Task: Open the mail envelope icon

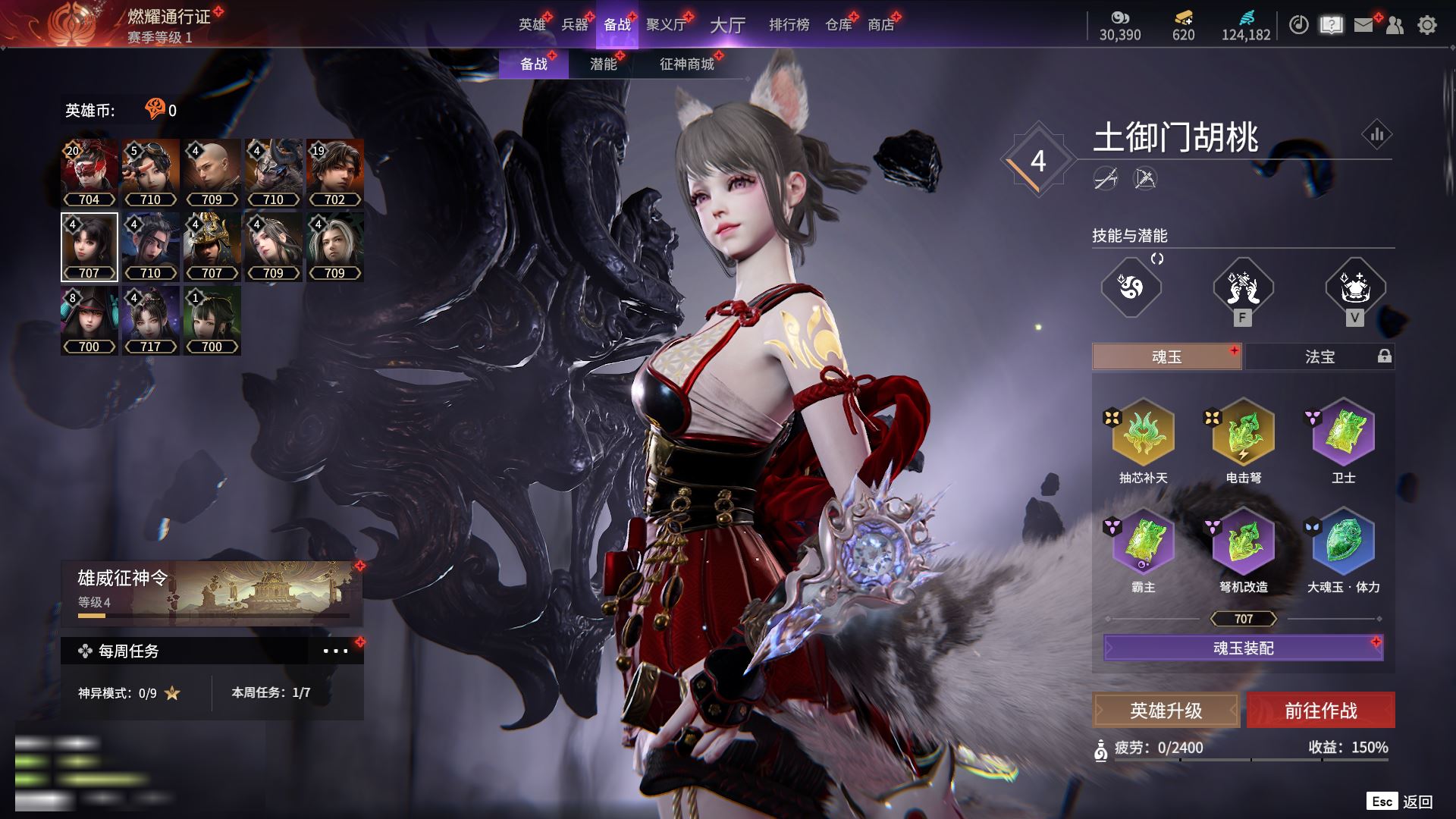Action: (1363, 25)
